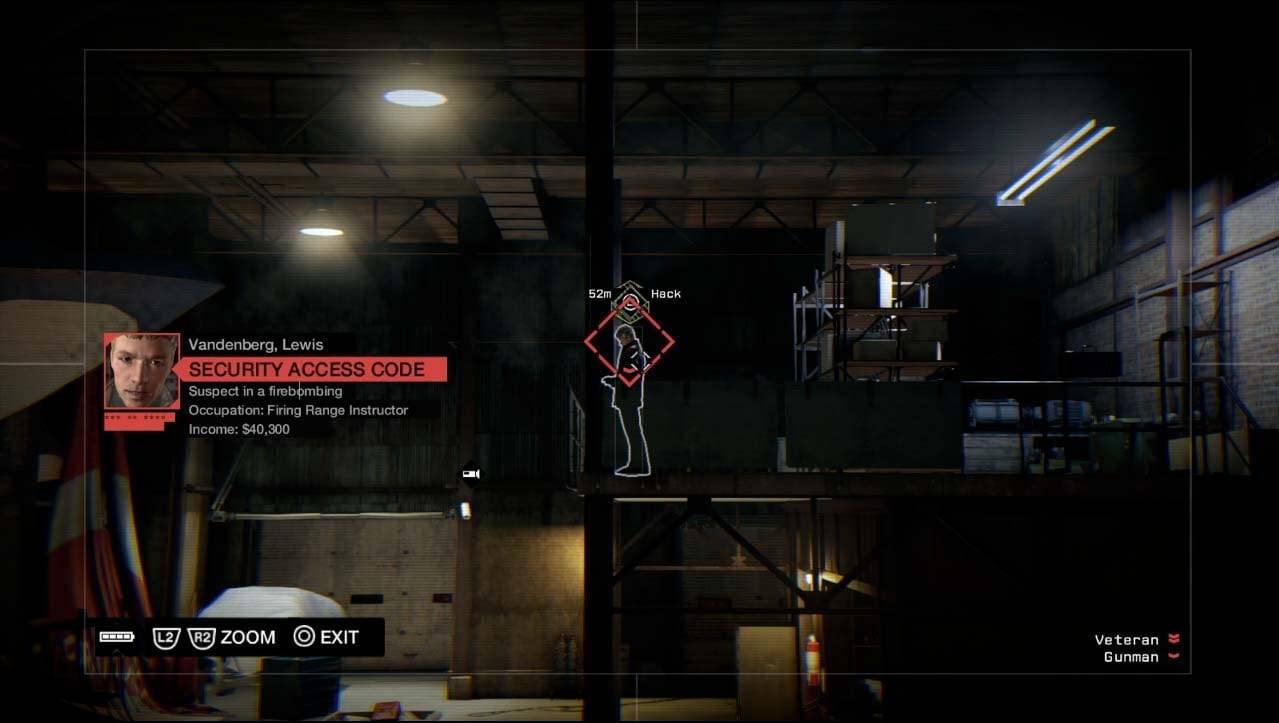Select the Gunman enemy tag
The width and height of the screenshot is (1279, 723).
[1131, 657]
